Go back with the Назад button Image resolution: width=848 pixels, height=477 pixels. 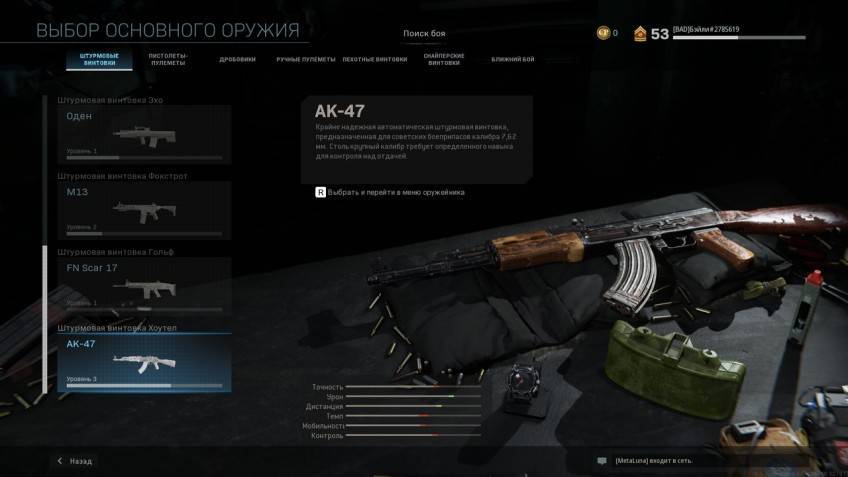[75, 461]
